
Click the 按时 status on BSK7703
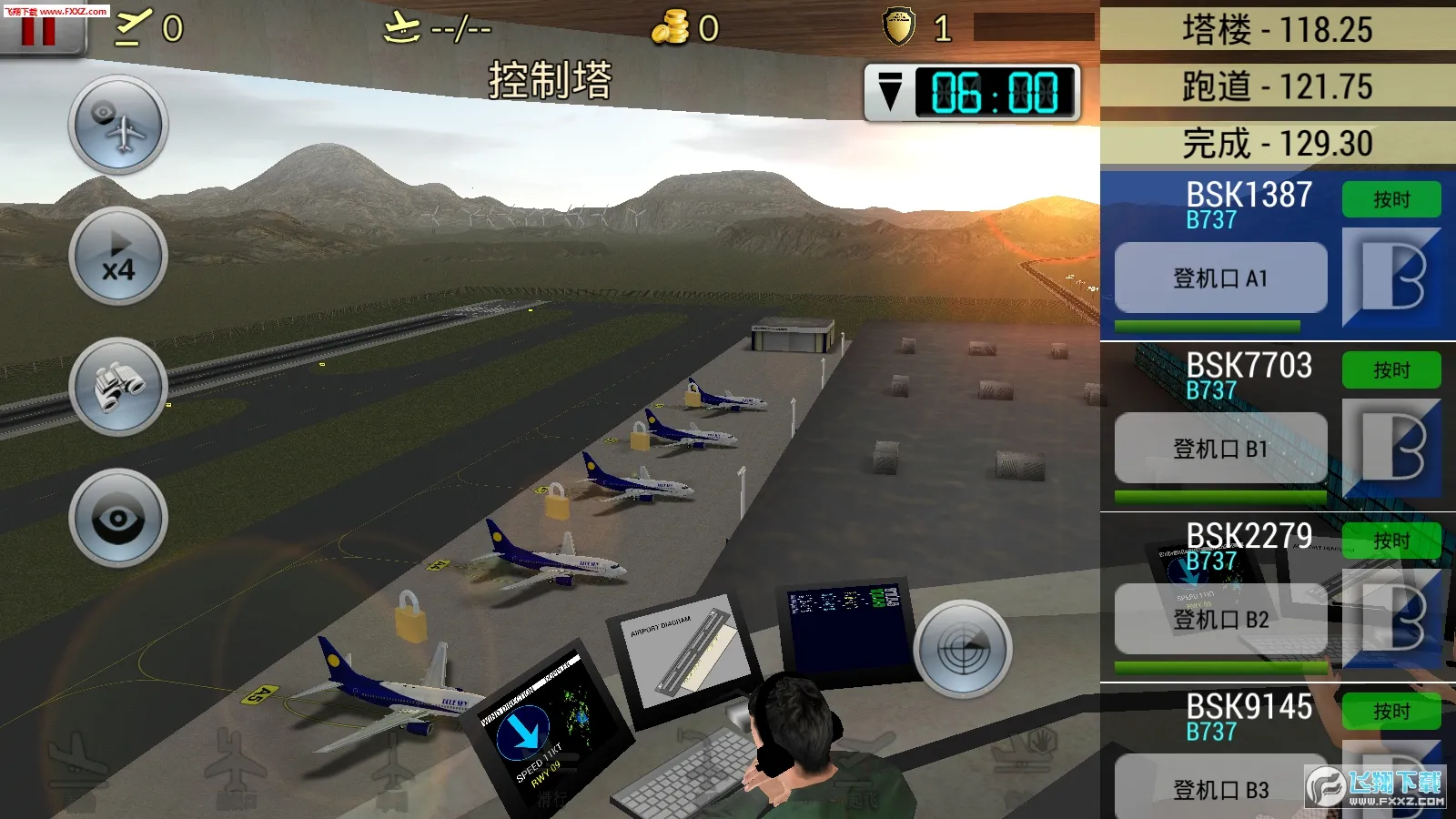coord(1391,370)
